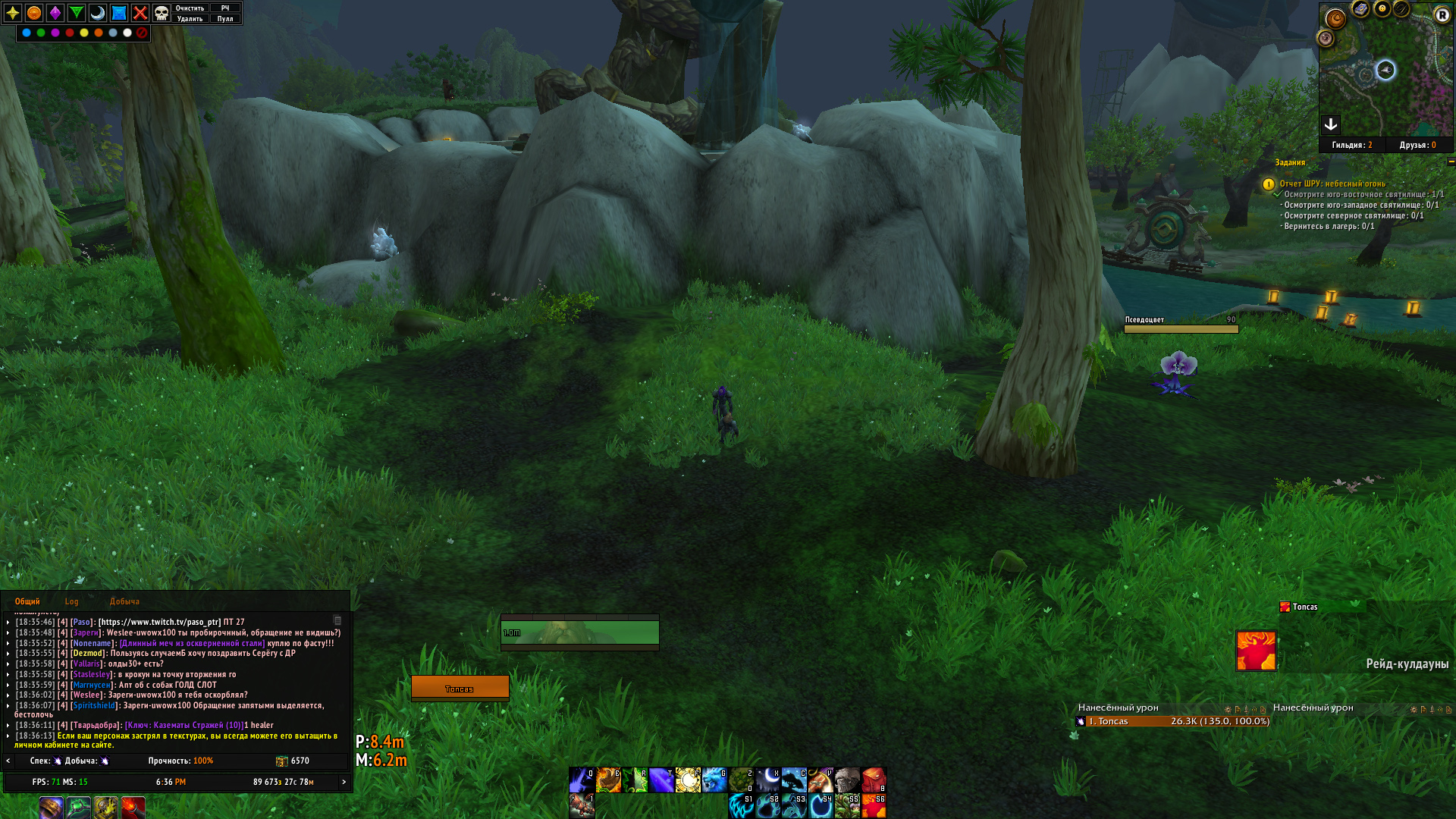Open the twitch.tv/paso_ptr link in chat
The height and width of the screenshot is (819, 1456).
tap(159, 622)
